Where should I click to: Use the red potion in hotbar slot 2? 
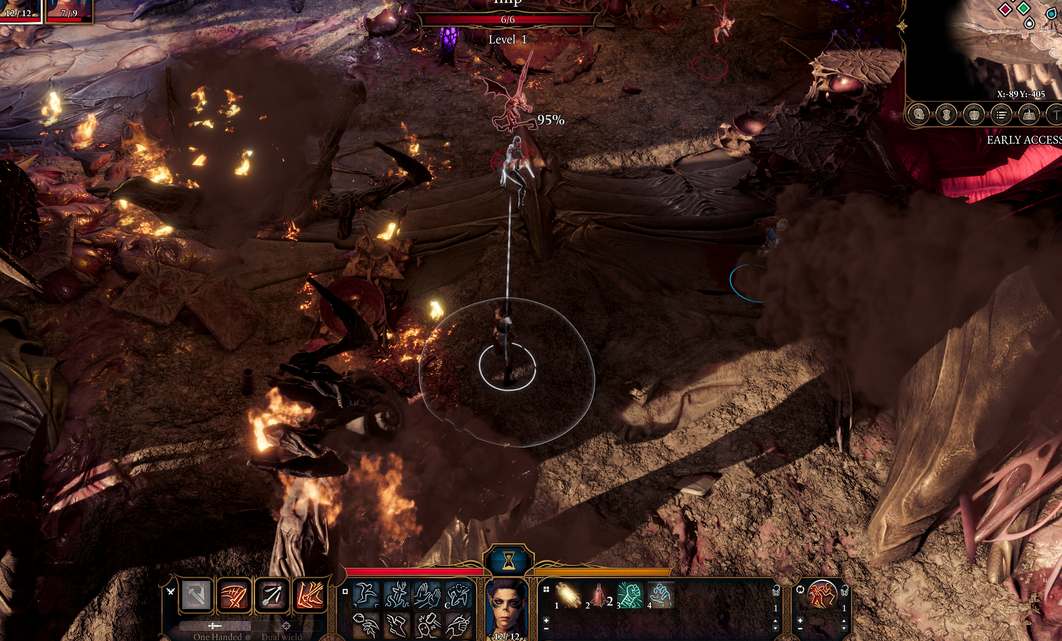click(x=599, y=595)
